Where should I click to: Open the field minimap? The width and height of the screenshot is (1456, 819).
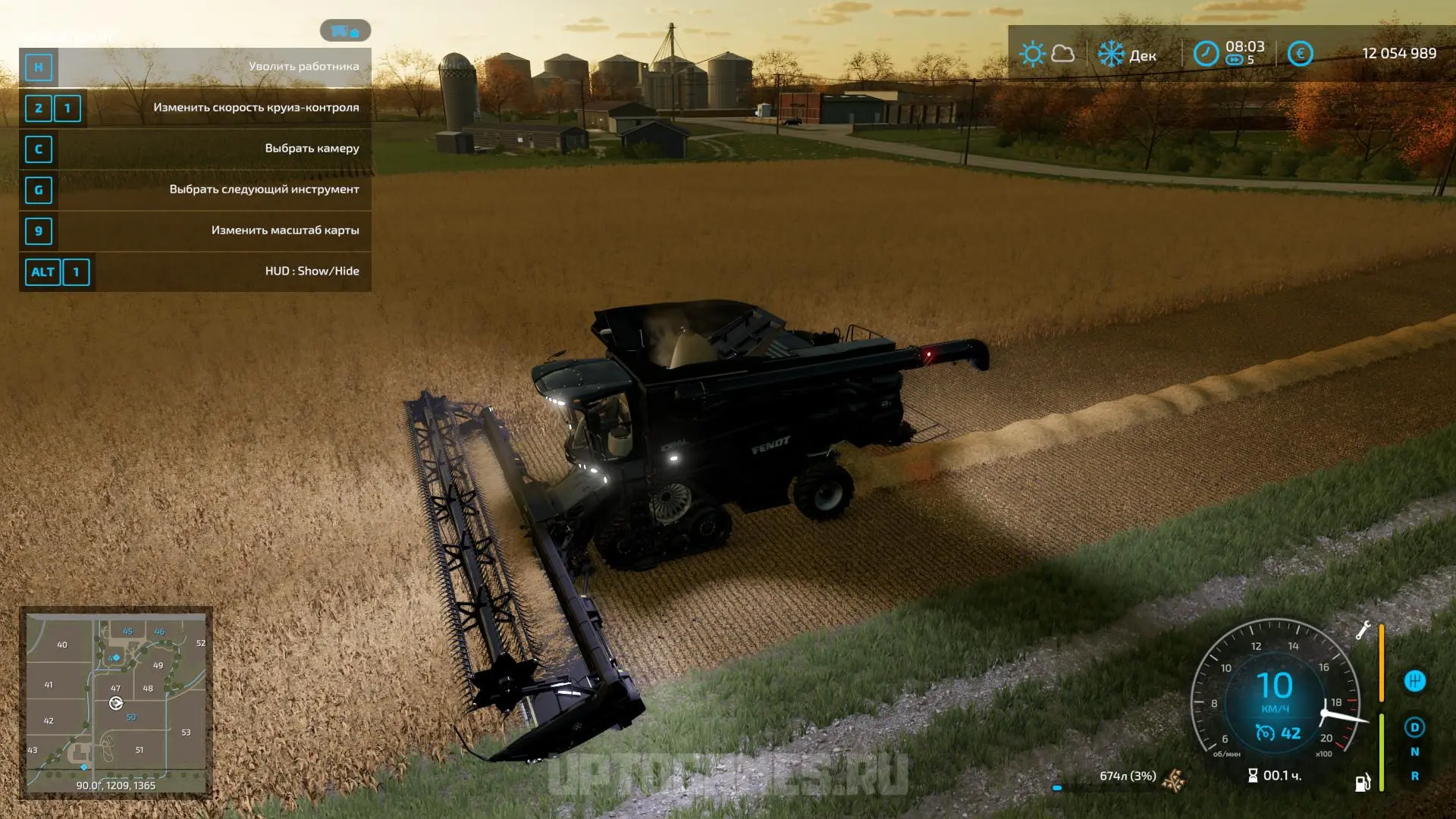pos(116,702)
